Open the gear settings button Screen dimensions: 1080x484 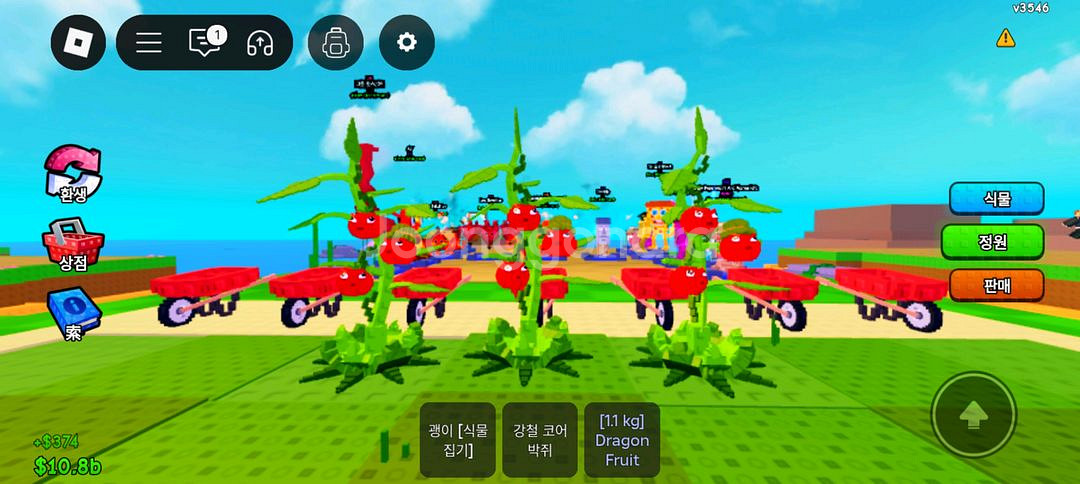pyautogui.click(x=406, y=43)
